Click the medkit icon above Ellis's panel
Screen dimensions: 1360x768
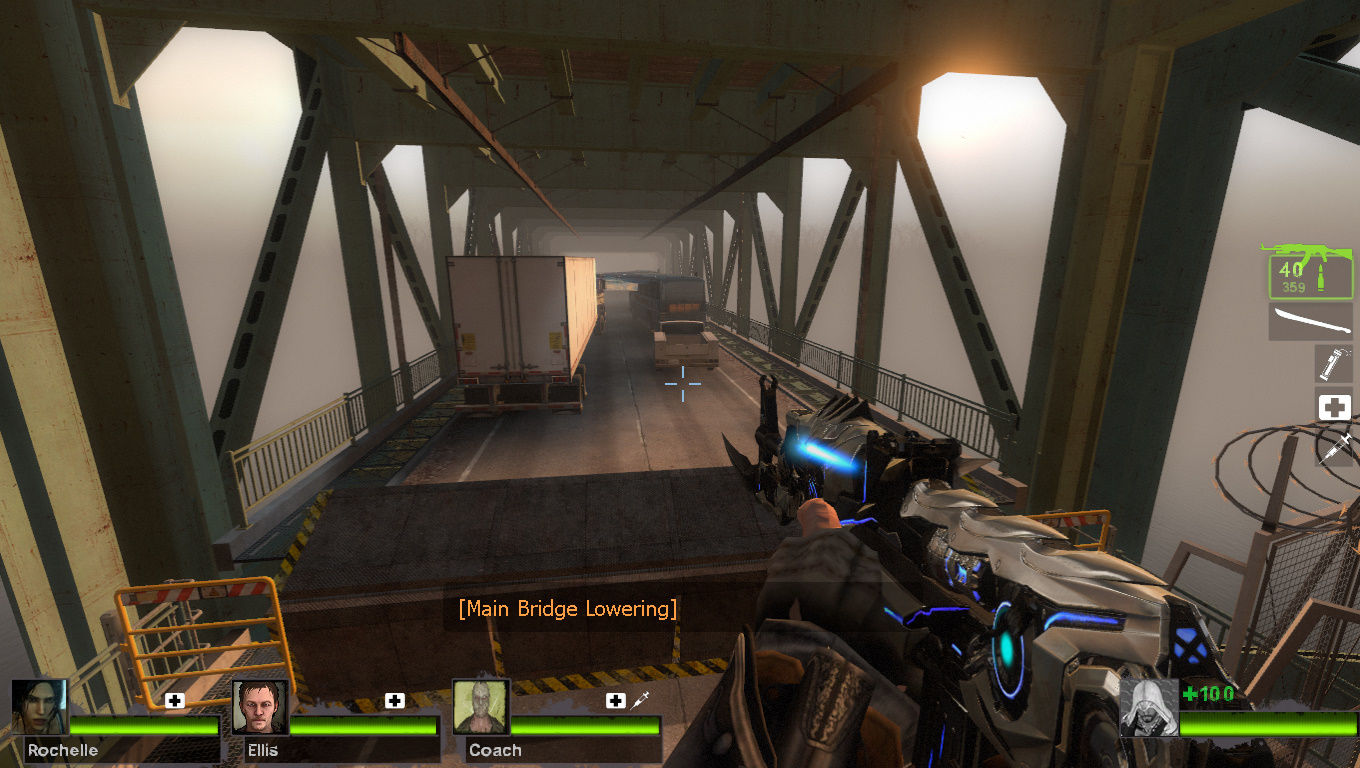tap(395, 701)
